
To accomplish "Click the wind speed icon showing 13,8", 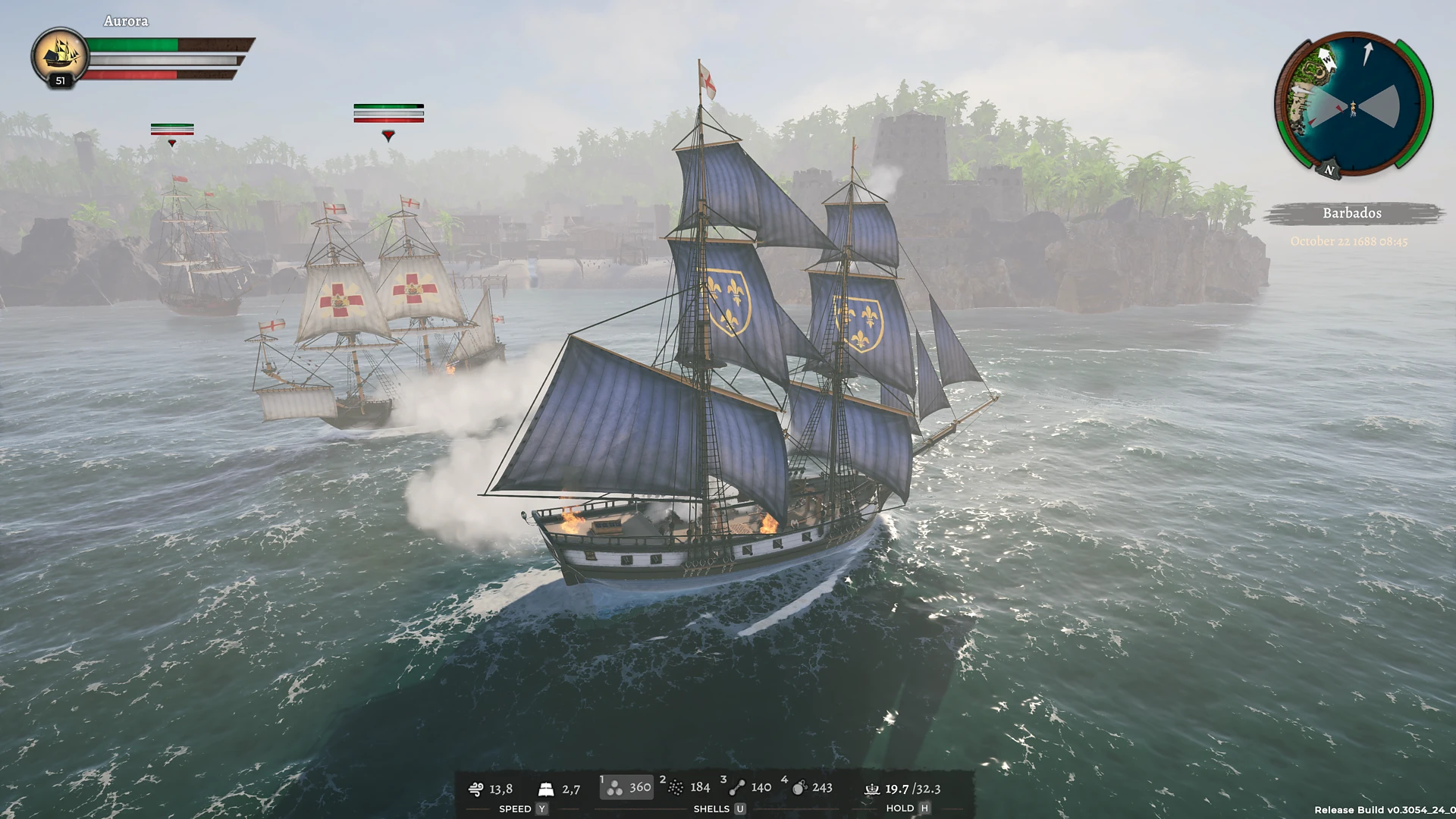I will [477, 789].
